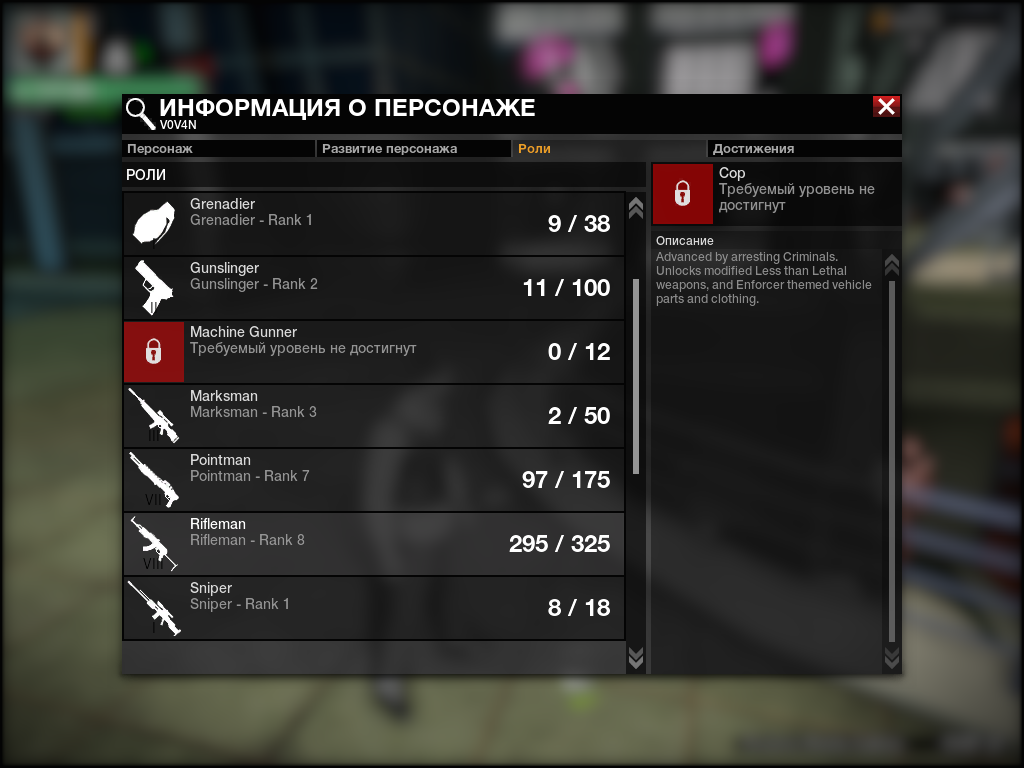Click the description panel scroll-down arrow
The height and width of the screenshot is (768, 1024).
coord(892,657)
